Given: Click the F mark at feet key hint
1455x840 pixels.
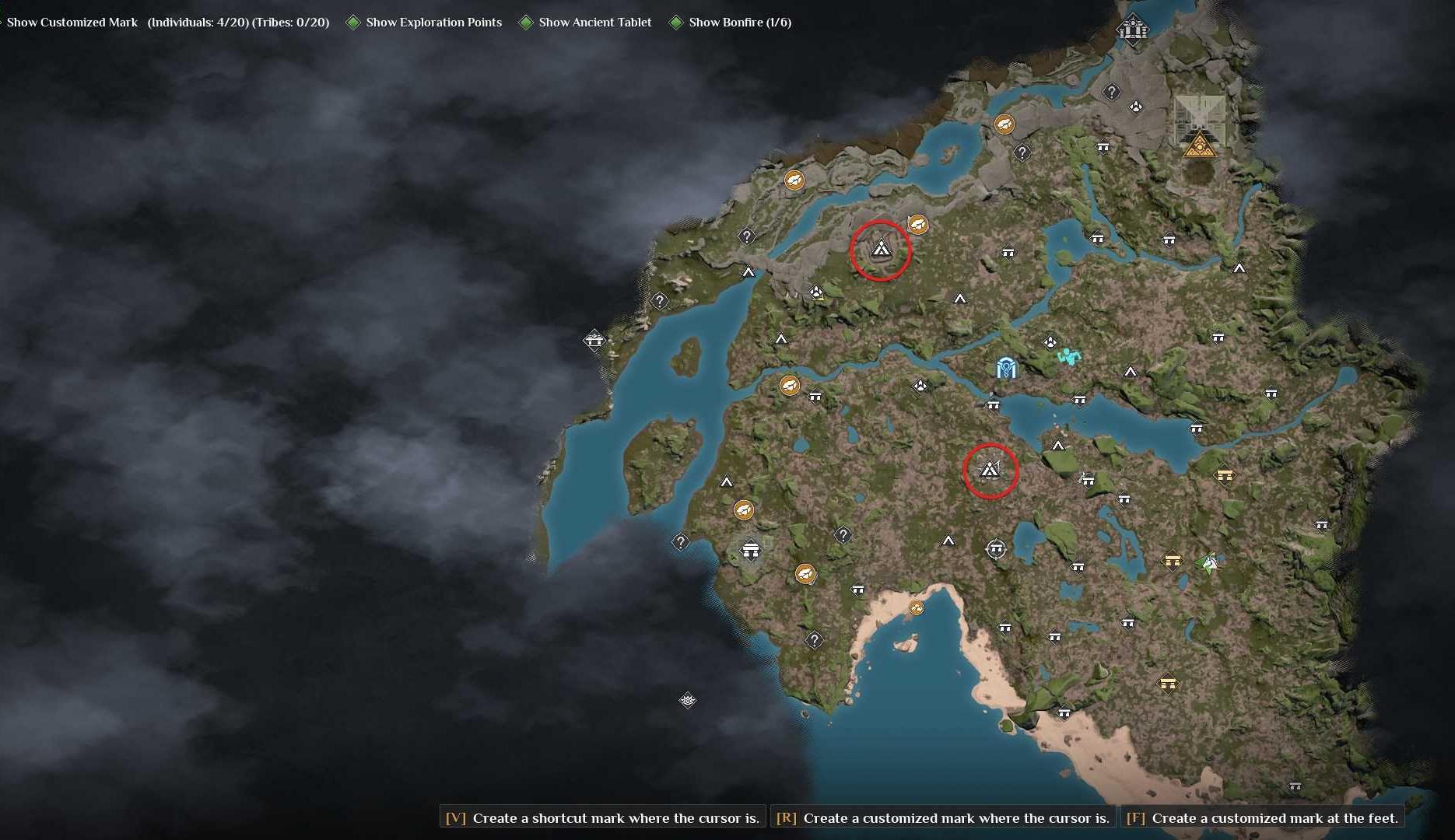Looking at the screenshot, I should [x=1137, y=817].
